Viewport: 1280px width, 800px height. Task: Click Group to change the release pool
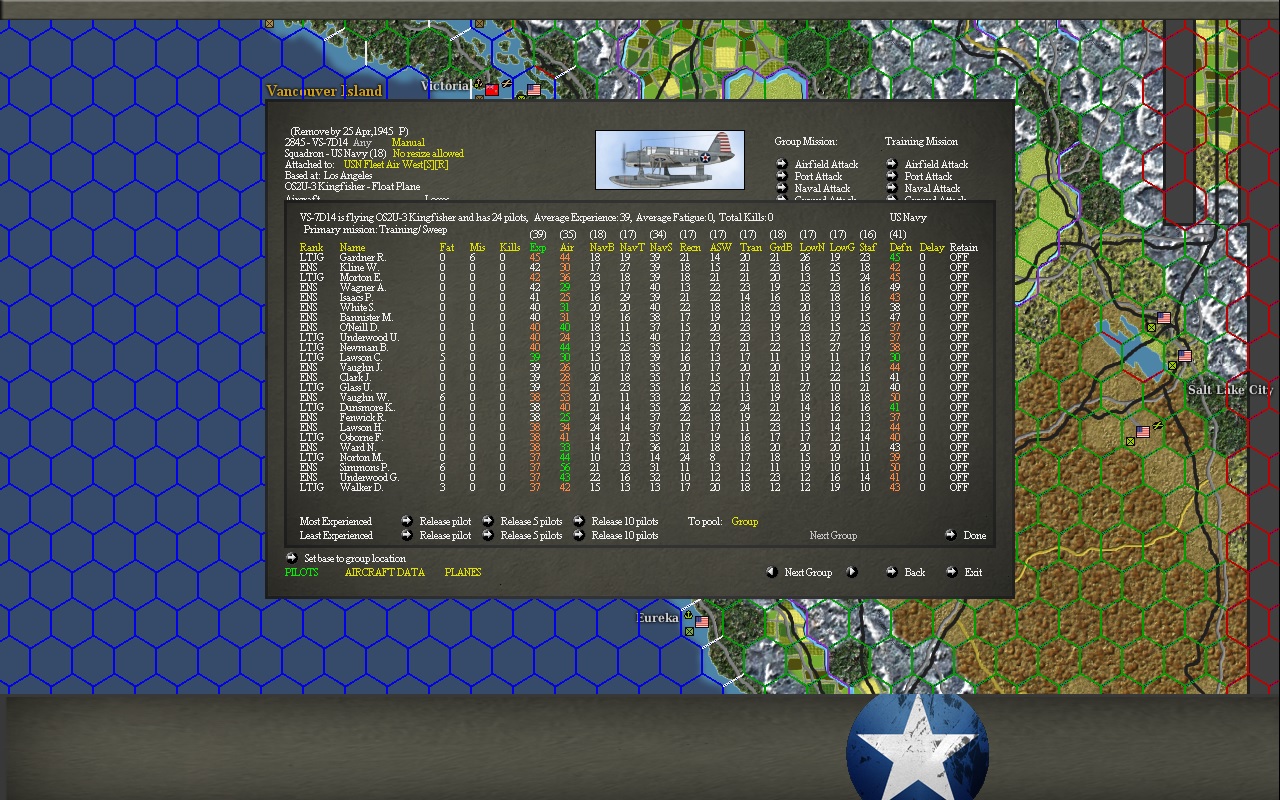point(743,521)
